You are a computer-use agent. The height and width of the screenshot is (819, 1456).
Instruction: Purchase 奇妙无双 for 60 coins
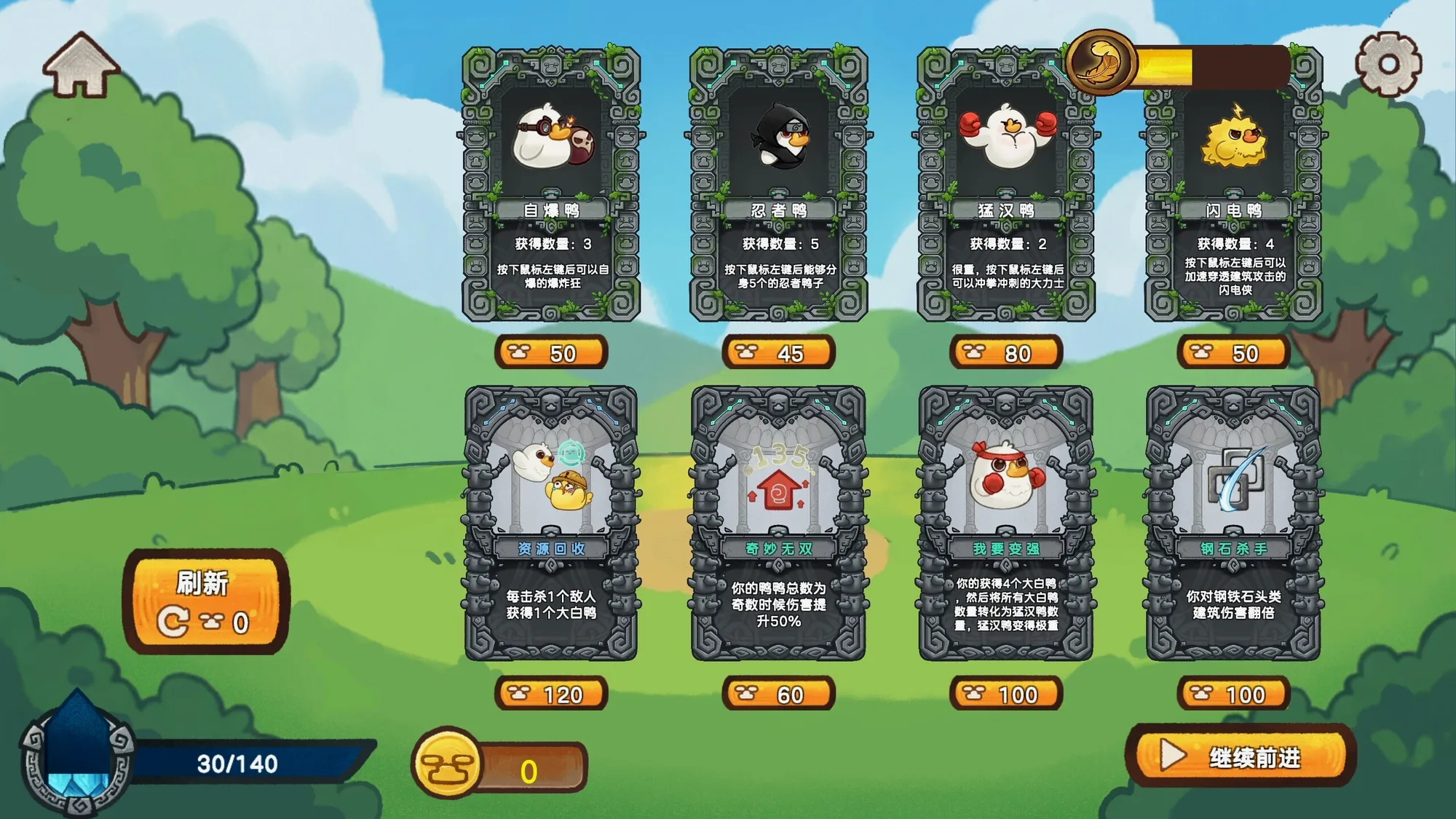click(x=778, y=694)
